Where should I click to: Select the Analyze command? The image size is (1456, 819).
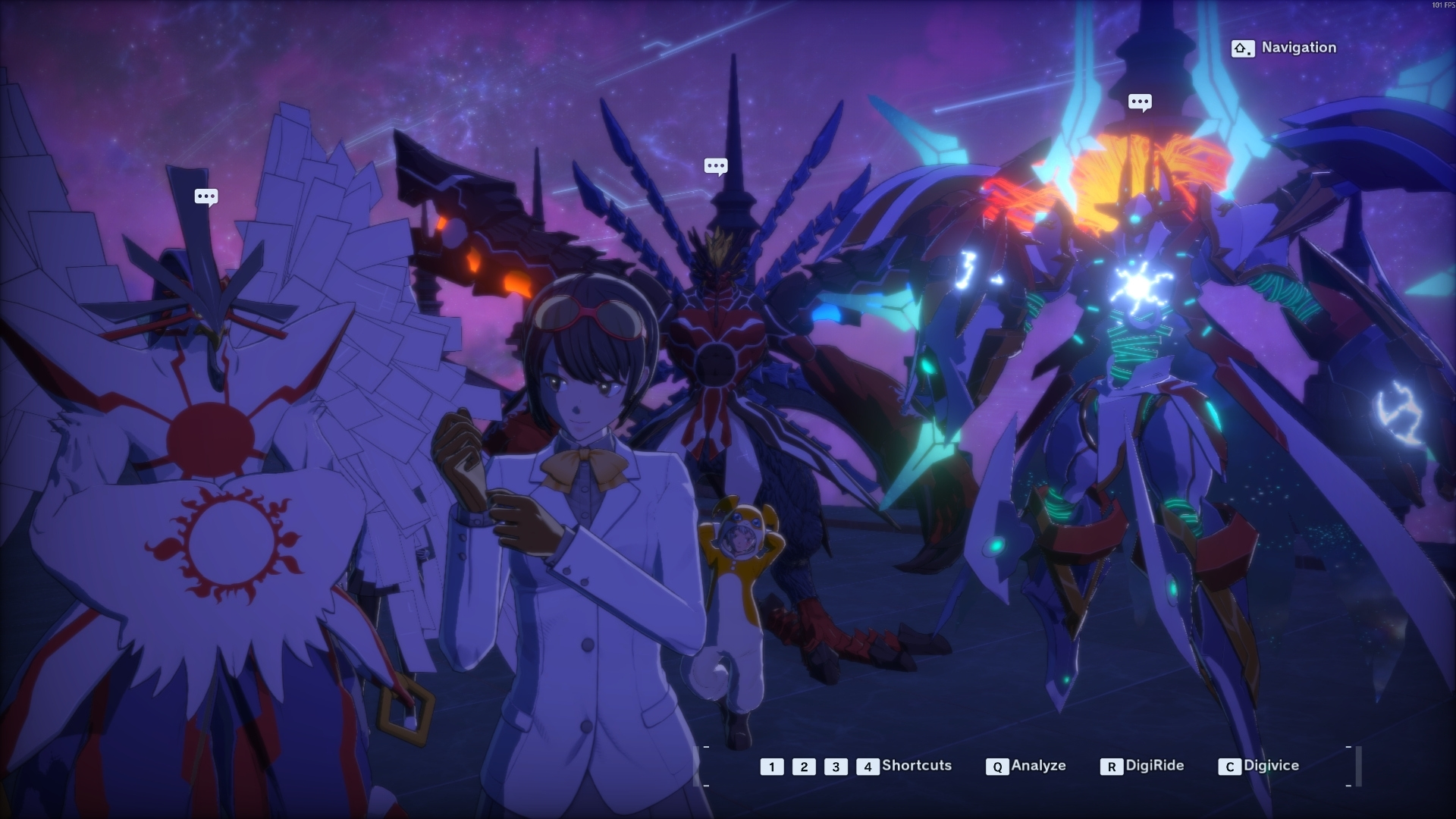point(1026,766)
